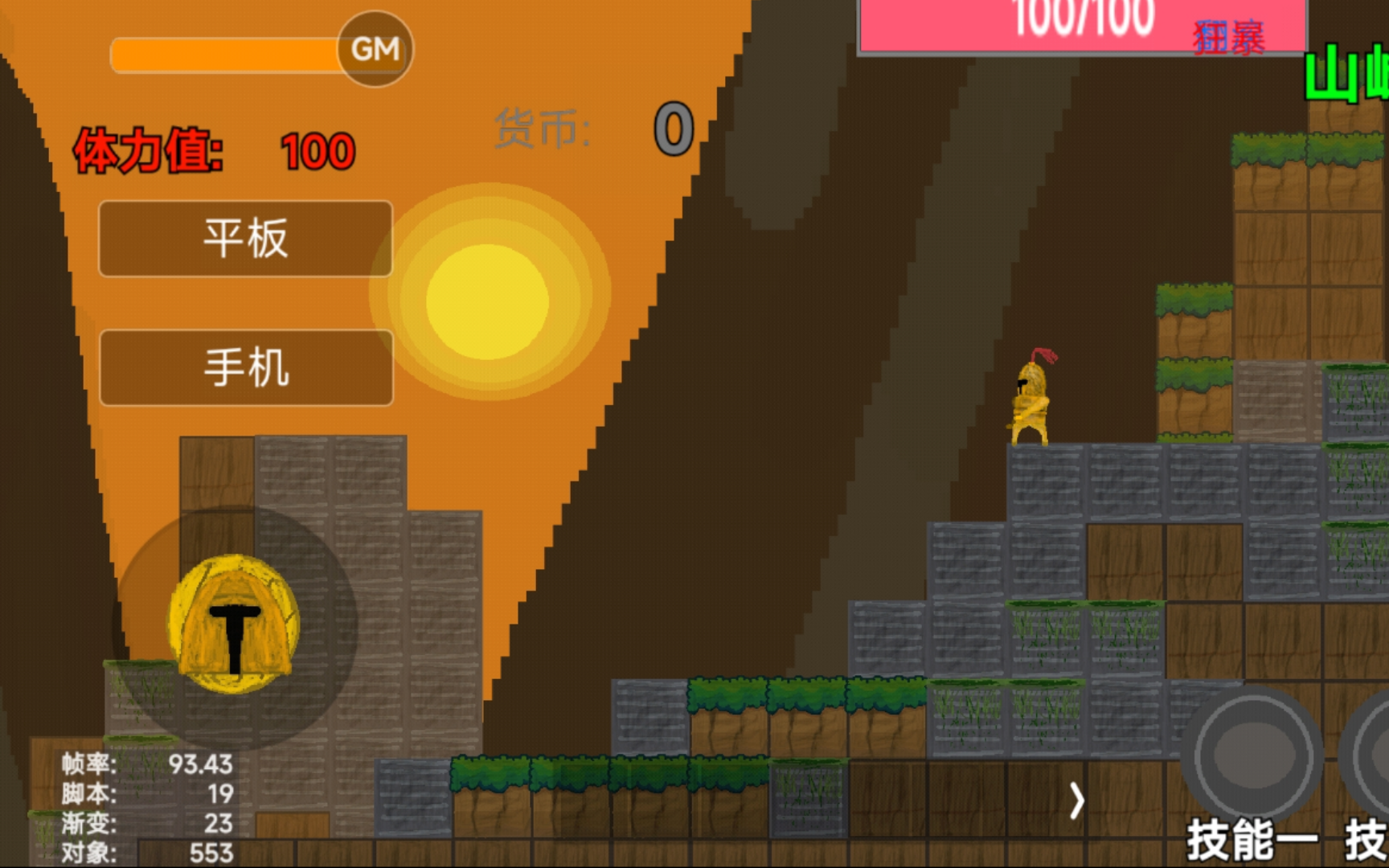
Task: Choose the 手机 phone mode button
Action: coord(246,367)
